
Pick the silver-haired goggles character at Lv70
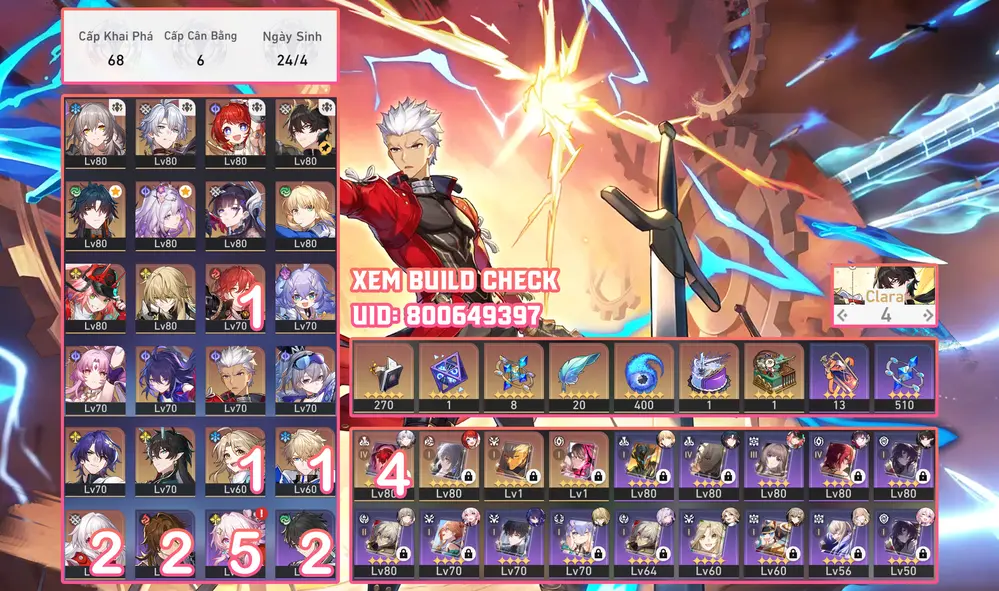pos(305,378)
